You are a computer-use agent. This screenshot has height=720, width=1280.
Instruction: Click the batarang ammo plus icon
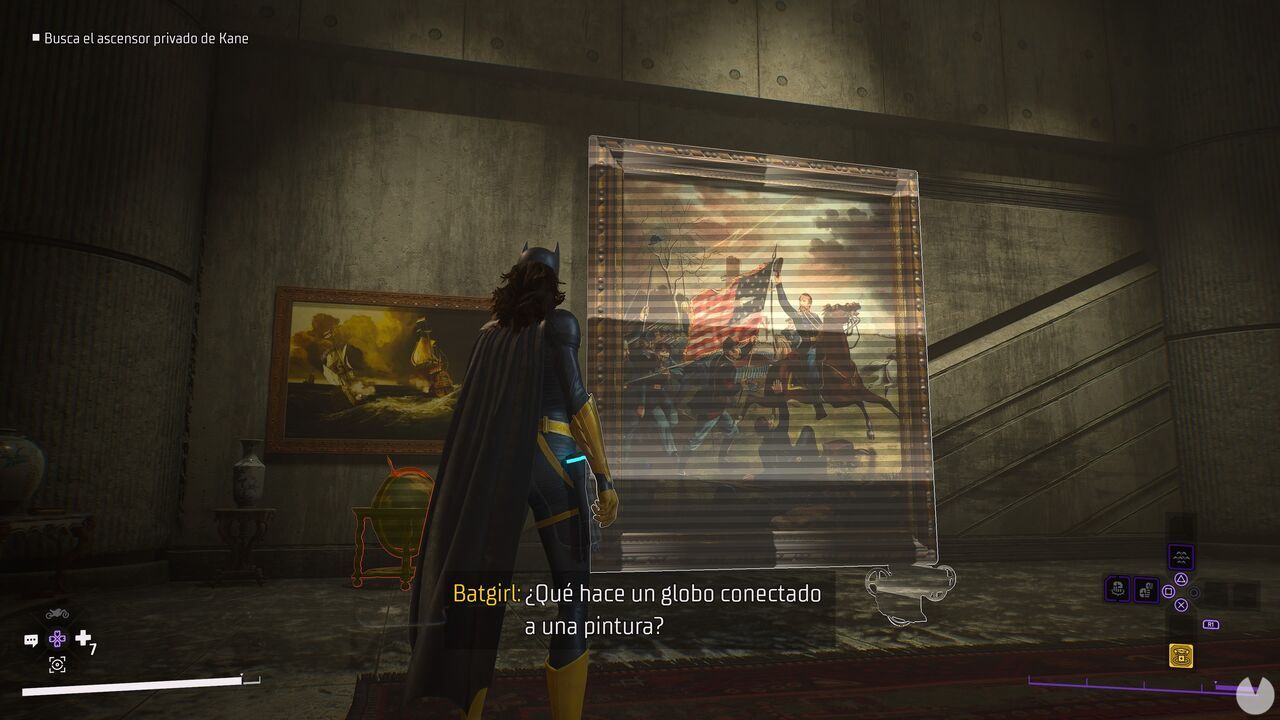point(82,637)
